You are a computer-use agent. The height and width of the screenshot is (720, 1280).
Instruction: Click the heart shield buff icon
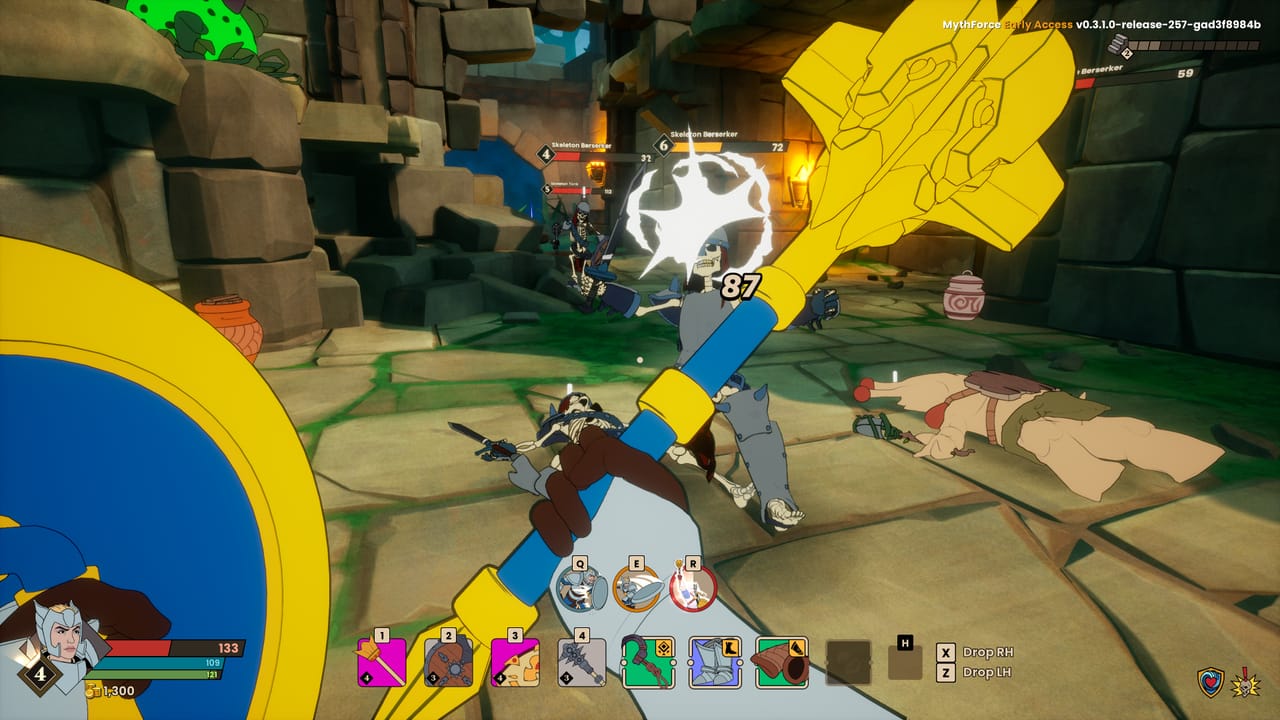point(1209,681)
